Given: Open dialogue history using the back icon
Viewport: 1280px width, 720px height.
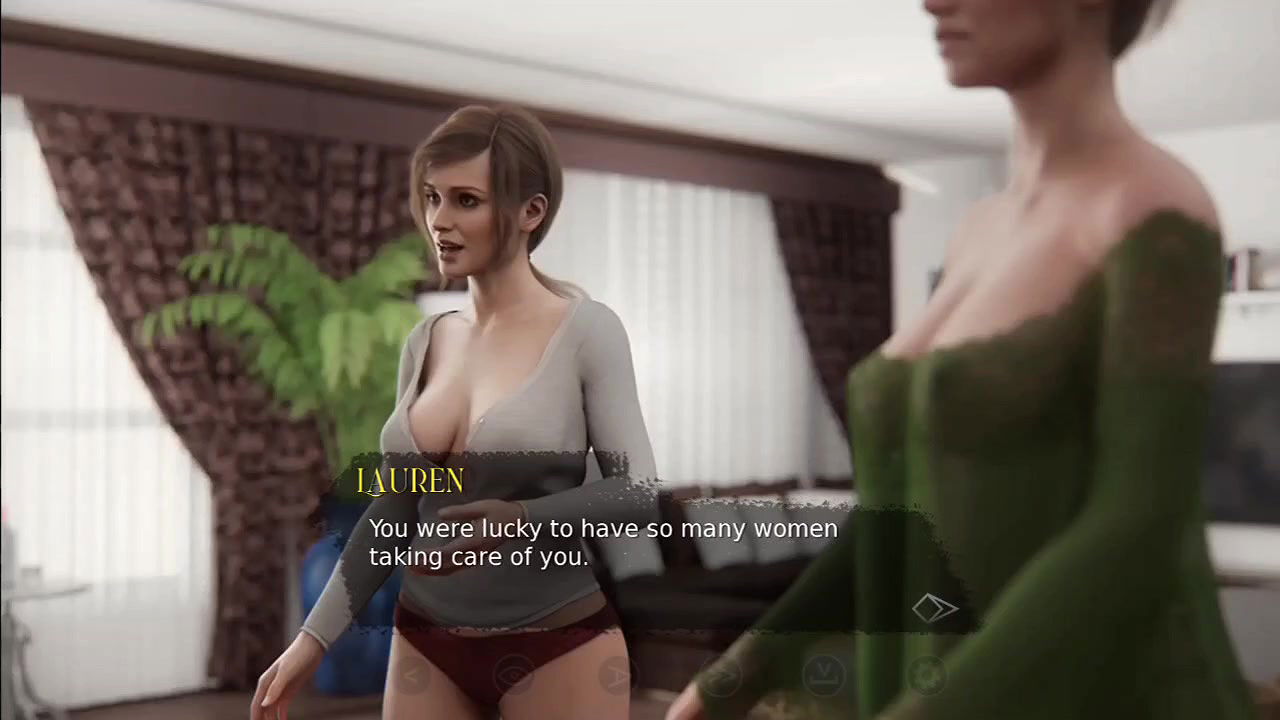Looking at the screenshot, I should coord(412,675).
